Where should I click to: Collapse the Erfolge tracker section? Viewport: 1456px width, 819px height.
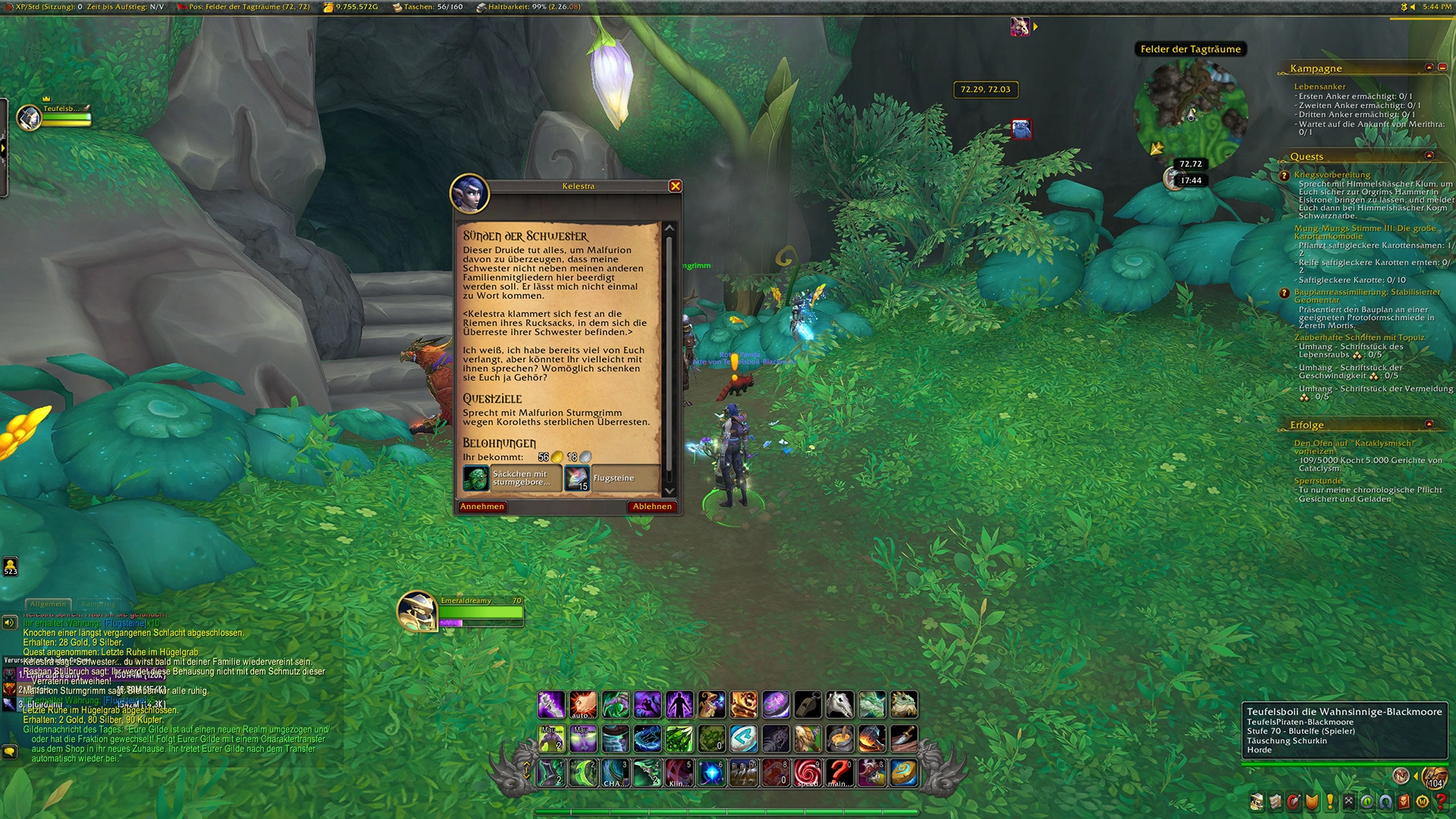pos(1429,425)
